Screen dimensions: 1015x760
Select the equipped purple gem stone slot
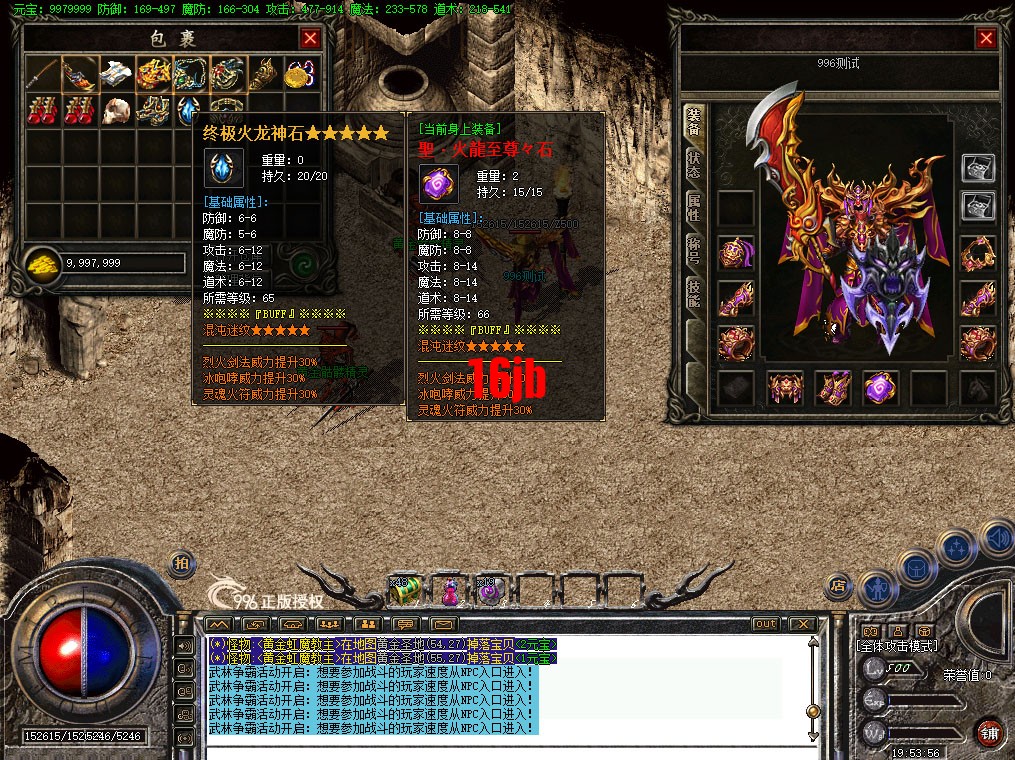[880, 387]
